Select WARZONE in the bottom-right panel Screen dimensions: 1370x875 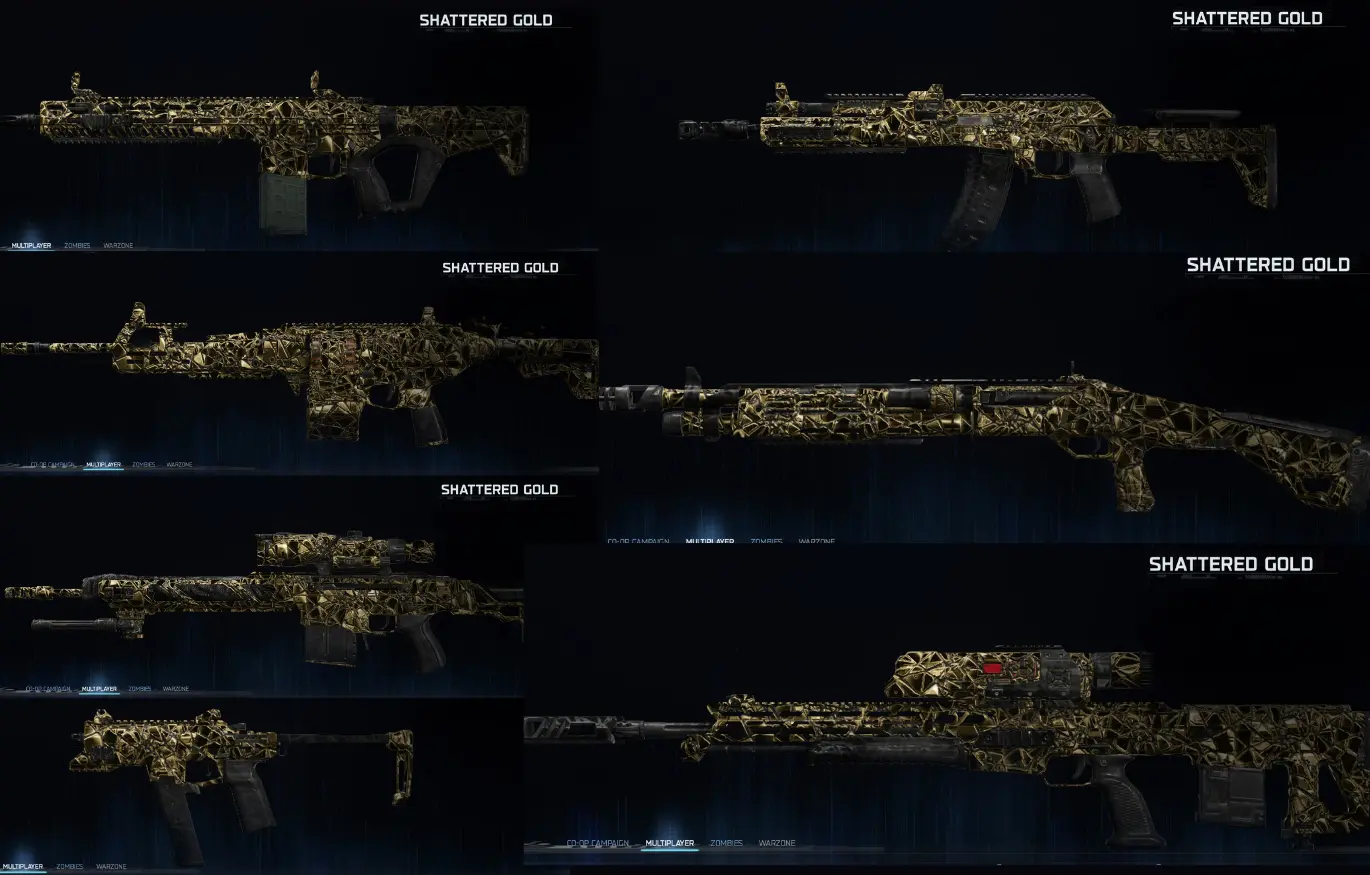point(777,843)
